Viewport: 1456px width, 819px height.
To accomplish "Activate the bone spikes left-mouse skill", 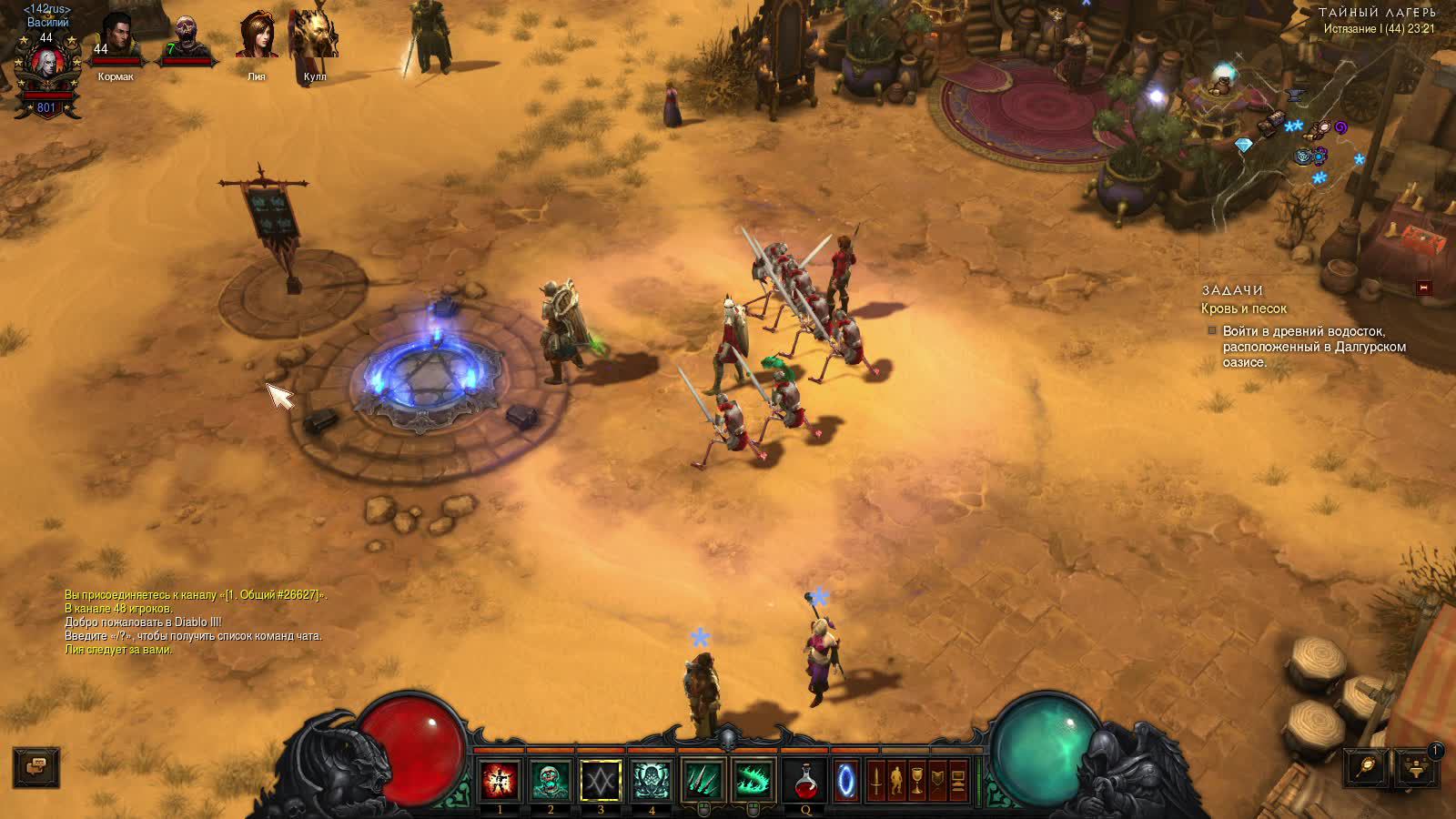I will [x=703, y=781].
